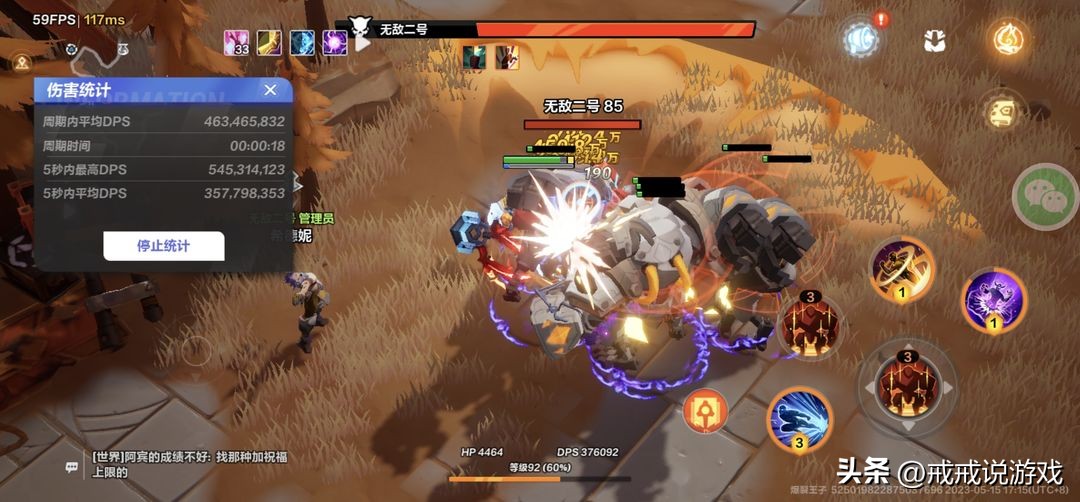Trigger the orange ankh emblem button

705,410
